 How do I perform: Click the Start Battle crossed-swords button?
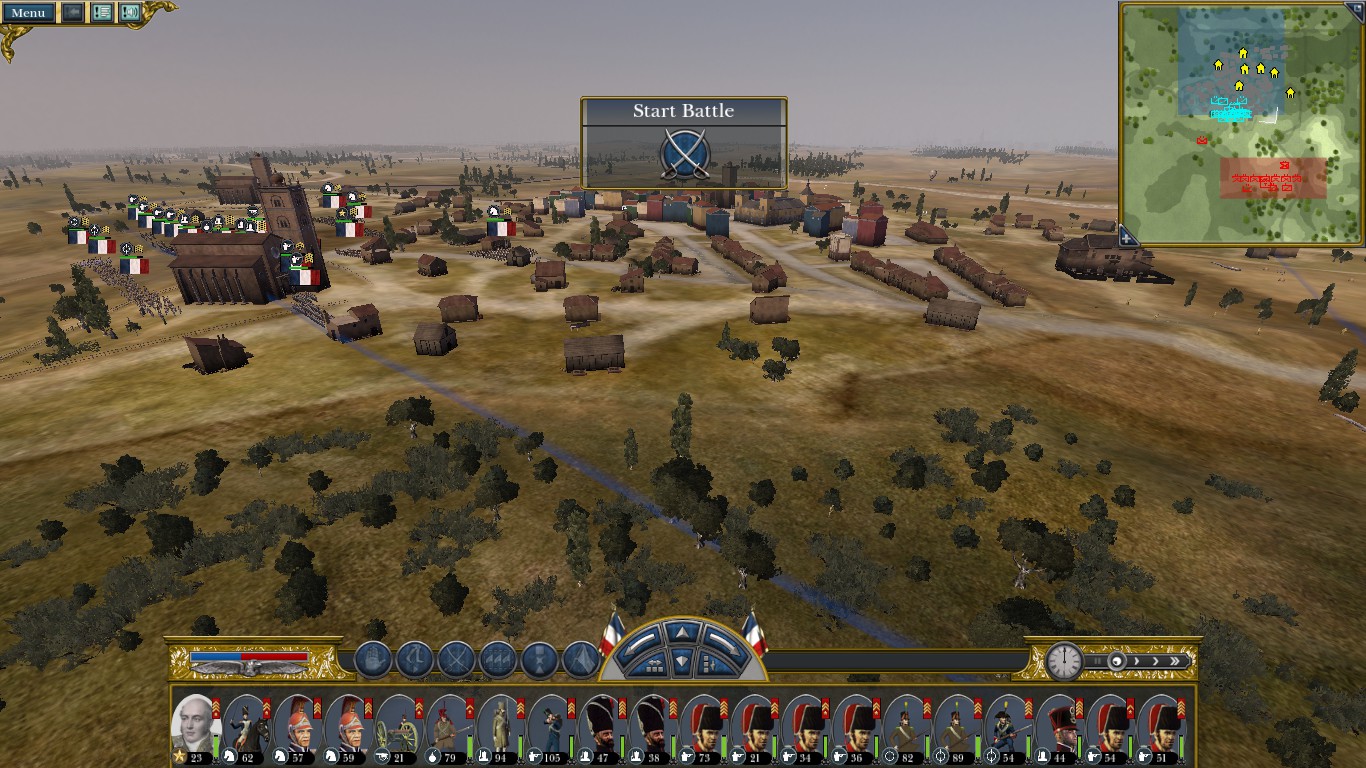[x=685, y=155]
